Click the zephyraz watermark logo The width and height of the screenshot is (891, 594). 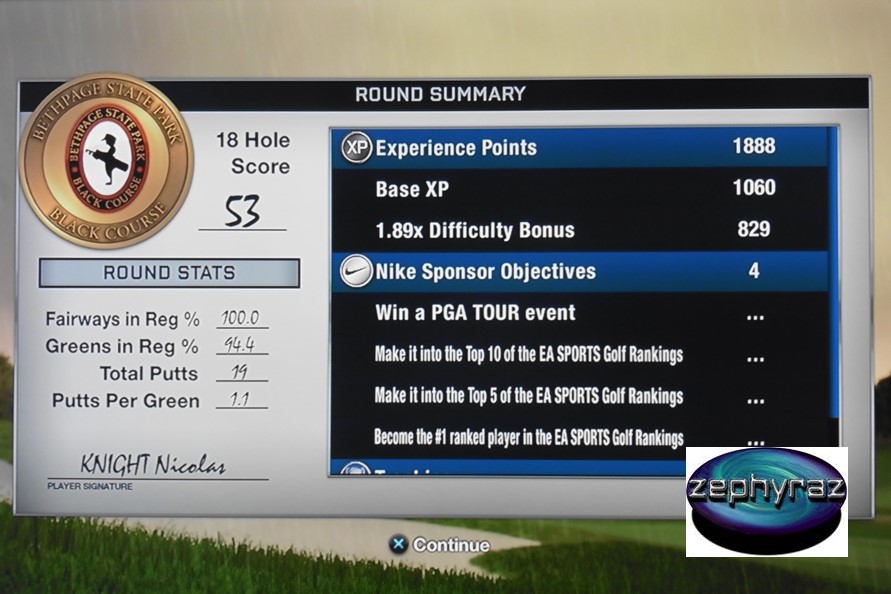(x=766, y=500)
